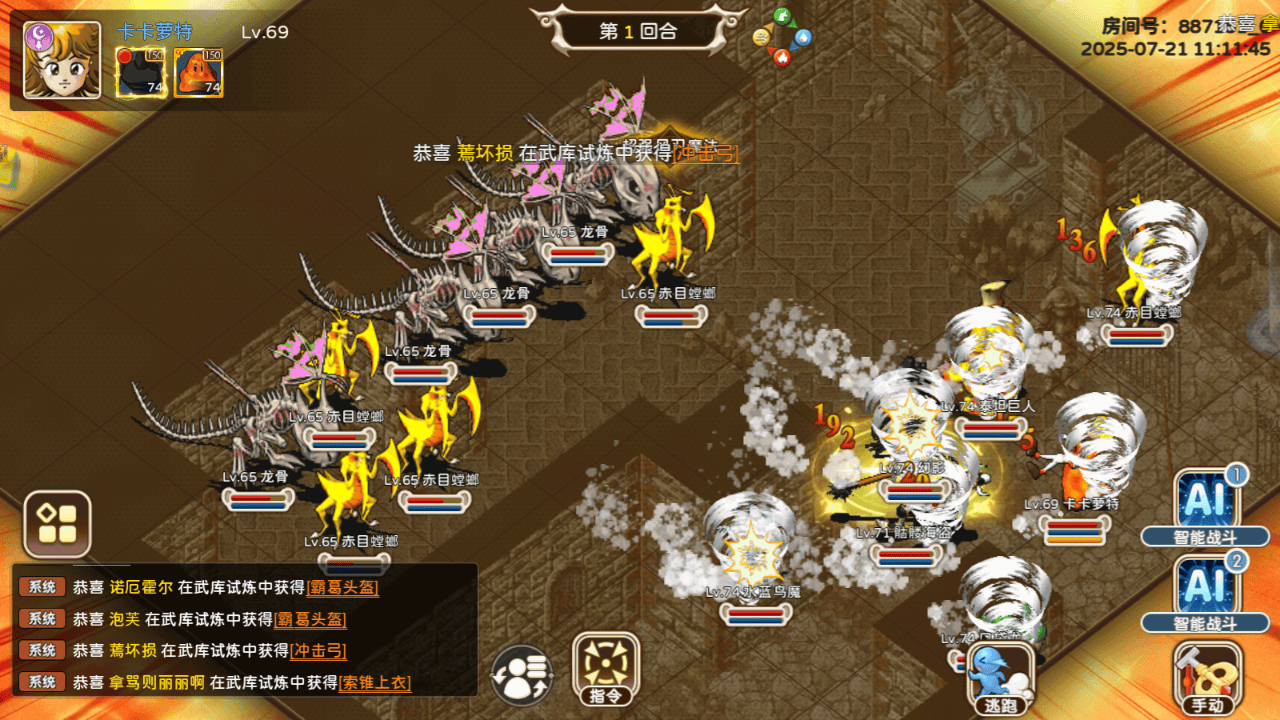Activate the first AI 智能战斗 button
Image resolution: width=1280 pixels, height=720 pixels.
(1206, 505)
